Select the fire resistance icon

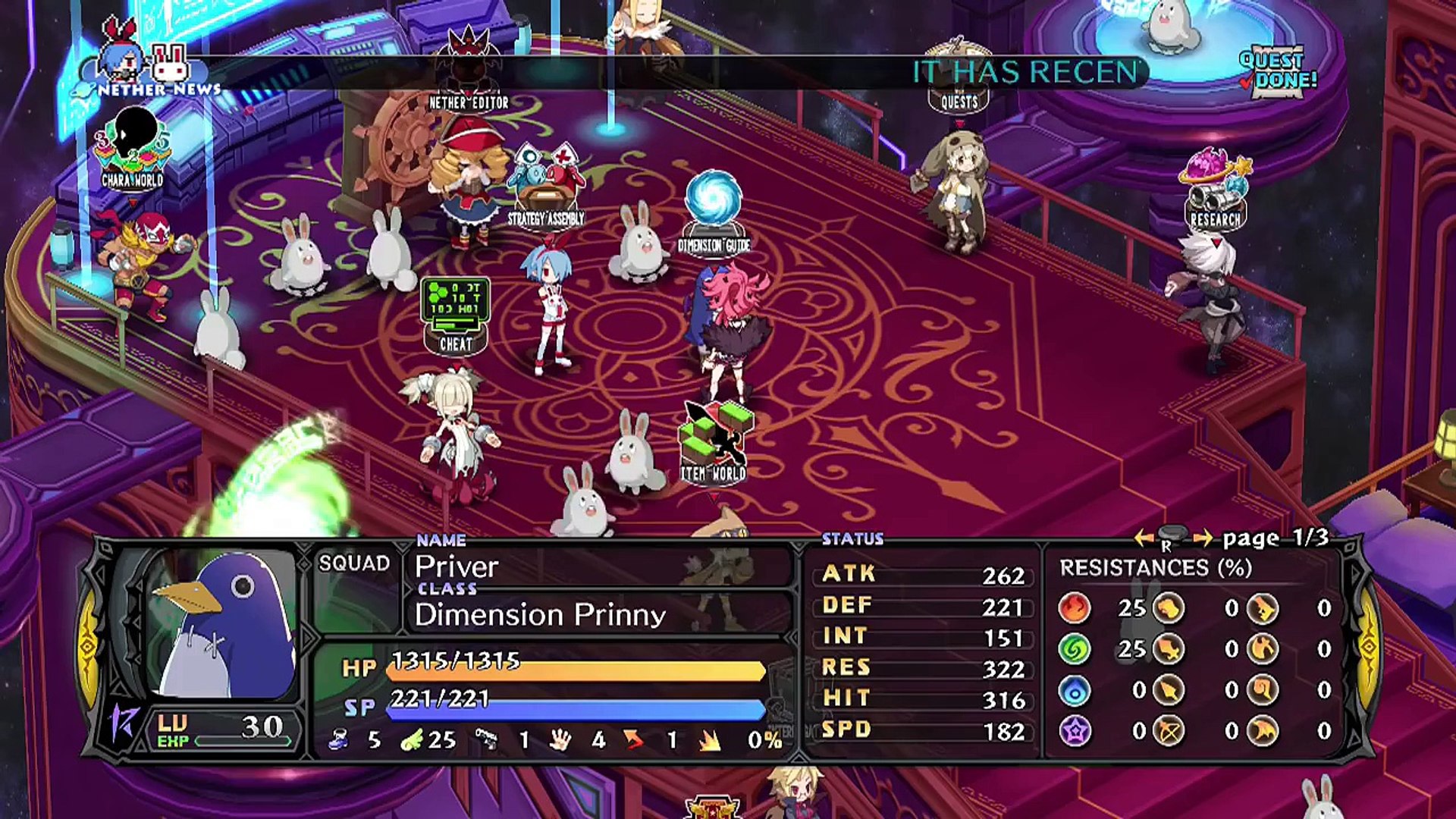(1075, 608)
